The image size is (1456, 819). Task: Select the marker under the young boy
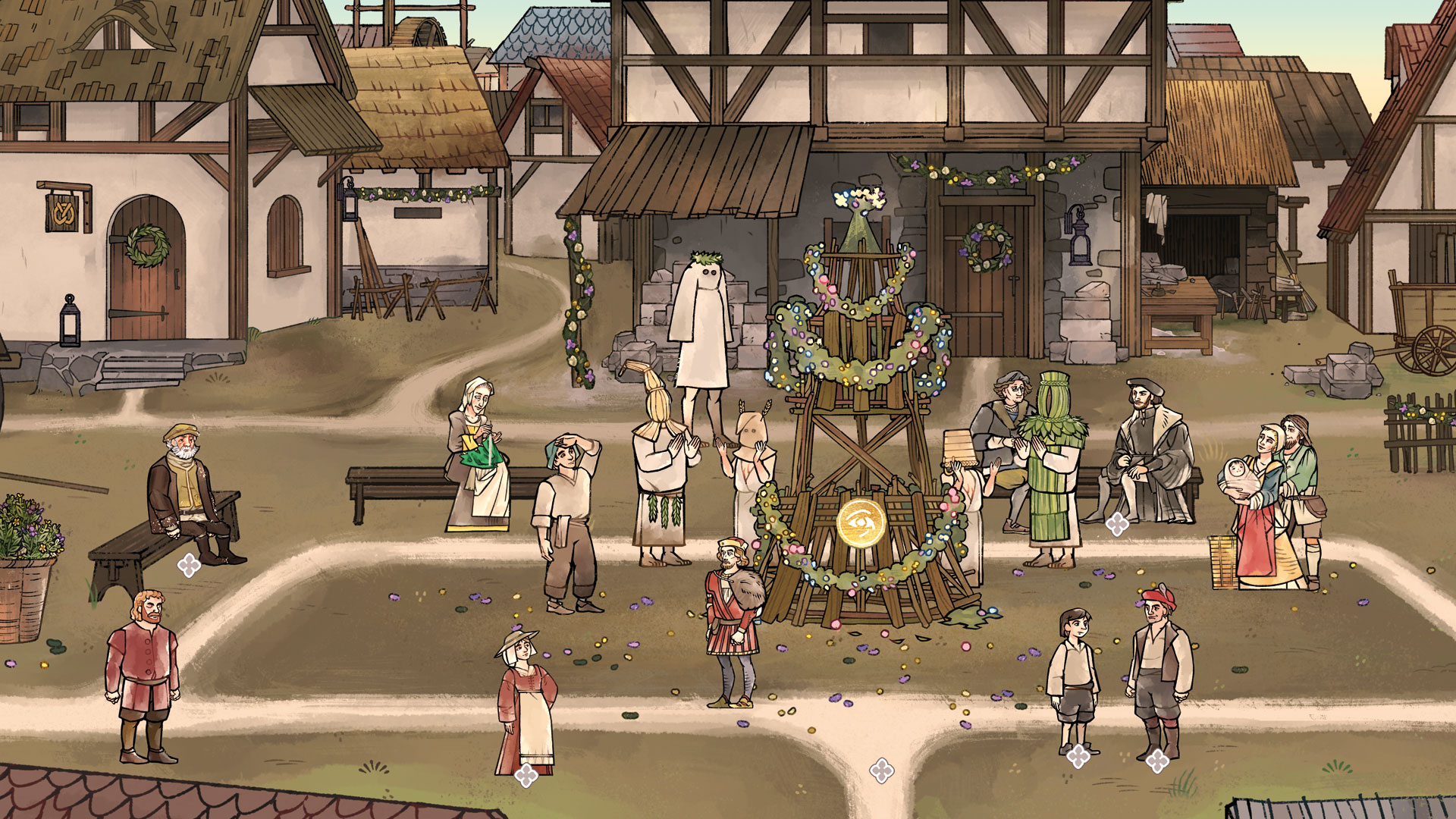click(x=1078, y=755)
